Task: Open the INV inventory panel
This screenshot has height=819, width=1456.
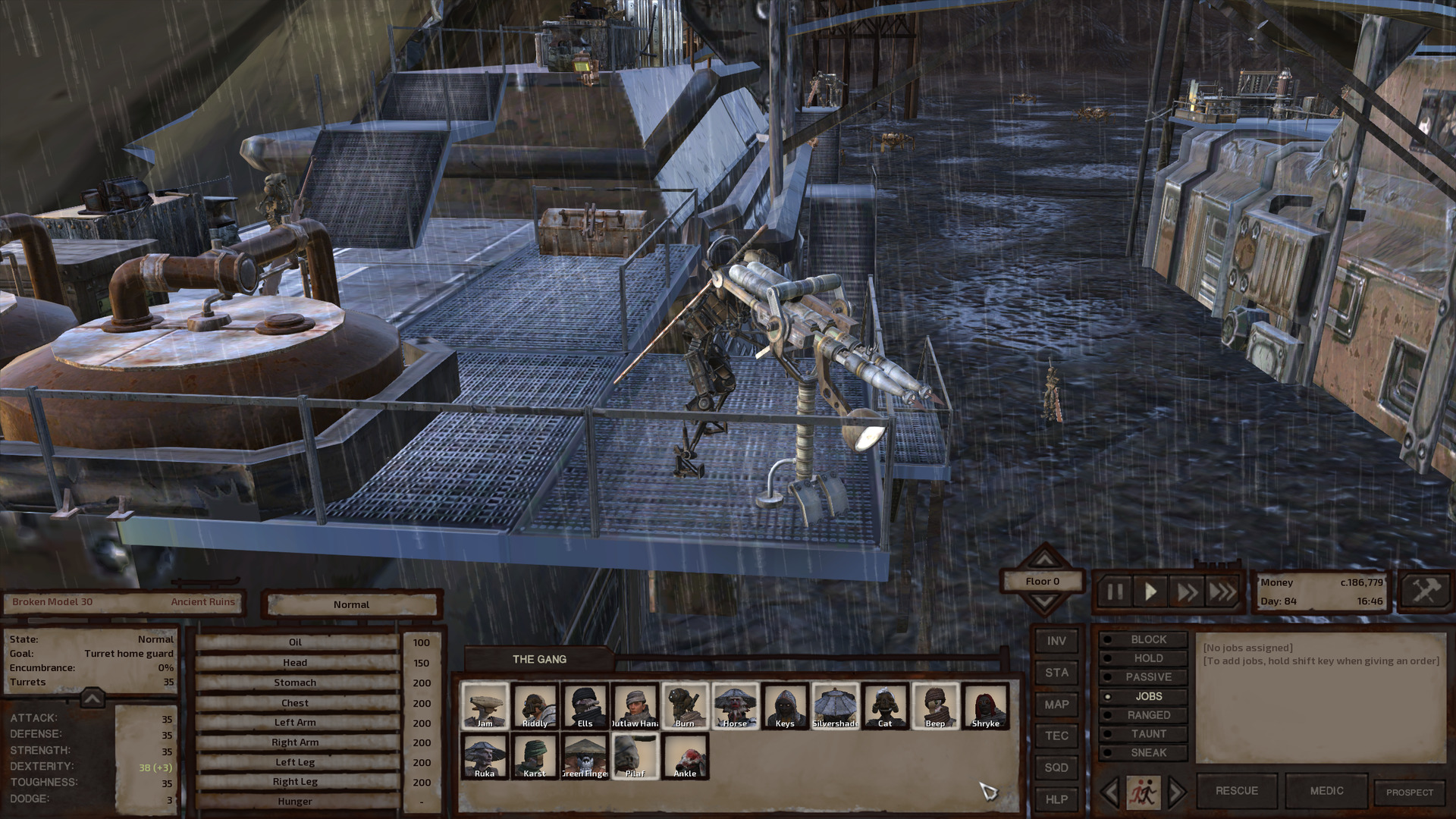Action: point(1056,641)
